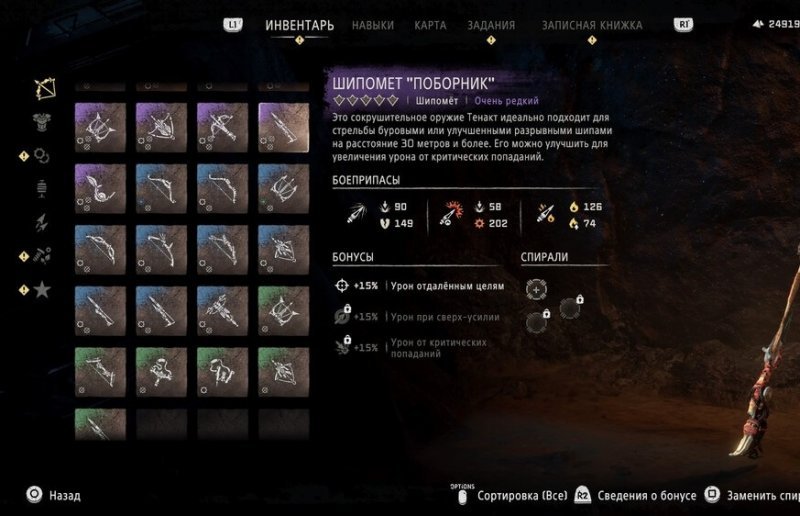
Task: Open the Карта tab
Action: 432,25
